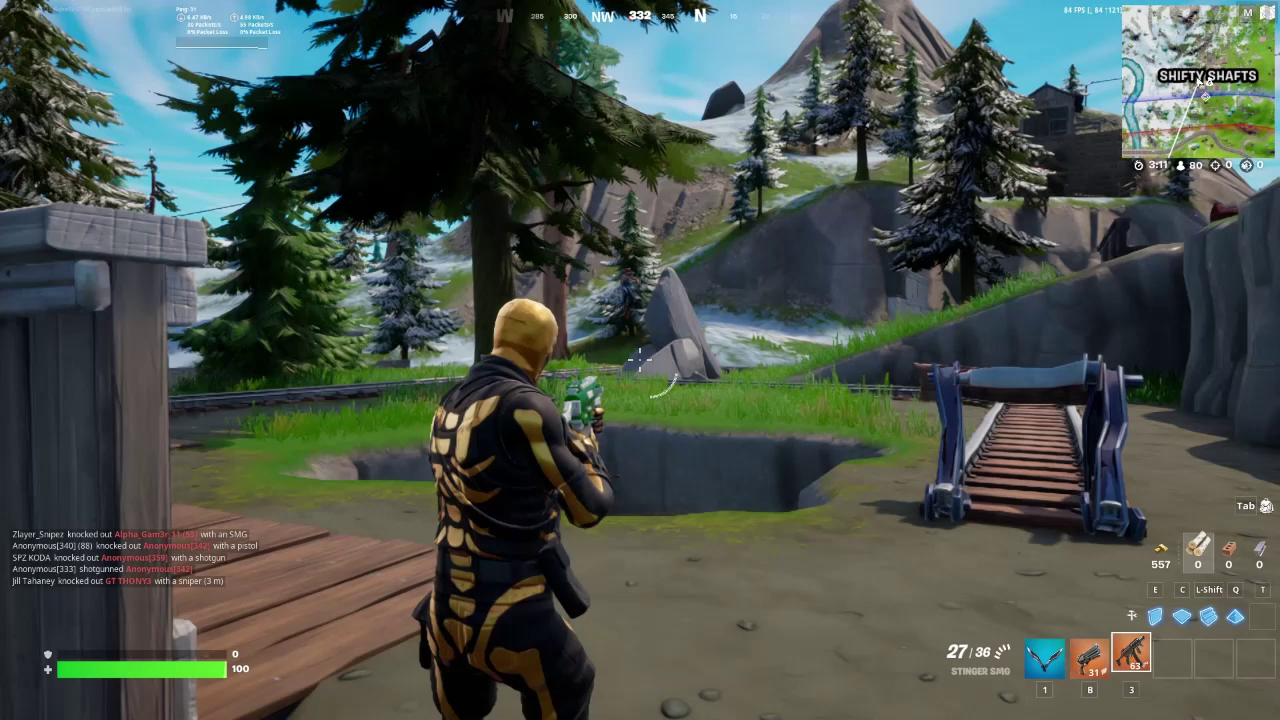This screenshot has height=720, width=1280.
Task: Select the Stinger SMG in slot 3
Action: coord(1132,652)
